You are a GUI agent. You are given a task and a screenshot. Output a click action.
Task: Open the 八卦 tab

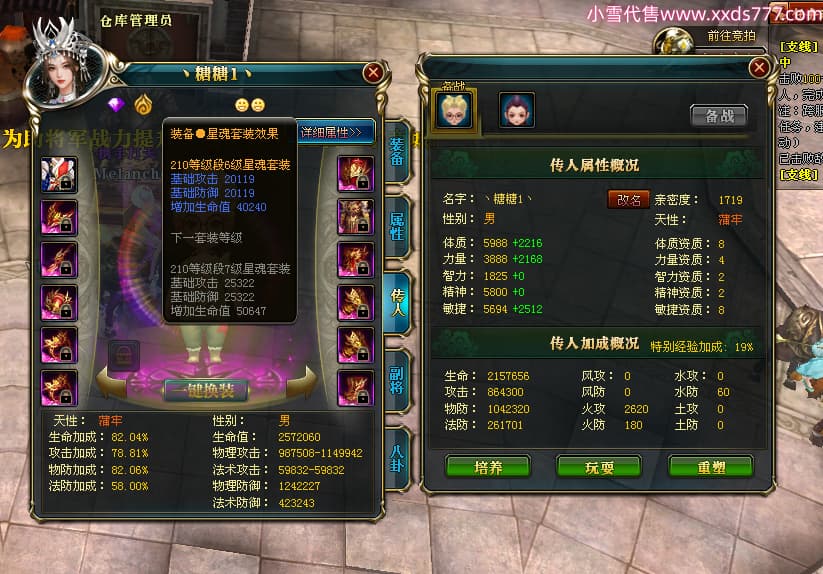[x=396, y=458]
